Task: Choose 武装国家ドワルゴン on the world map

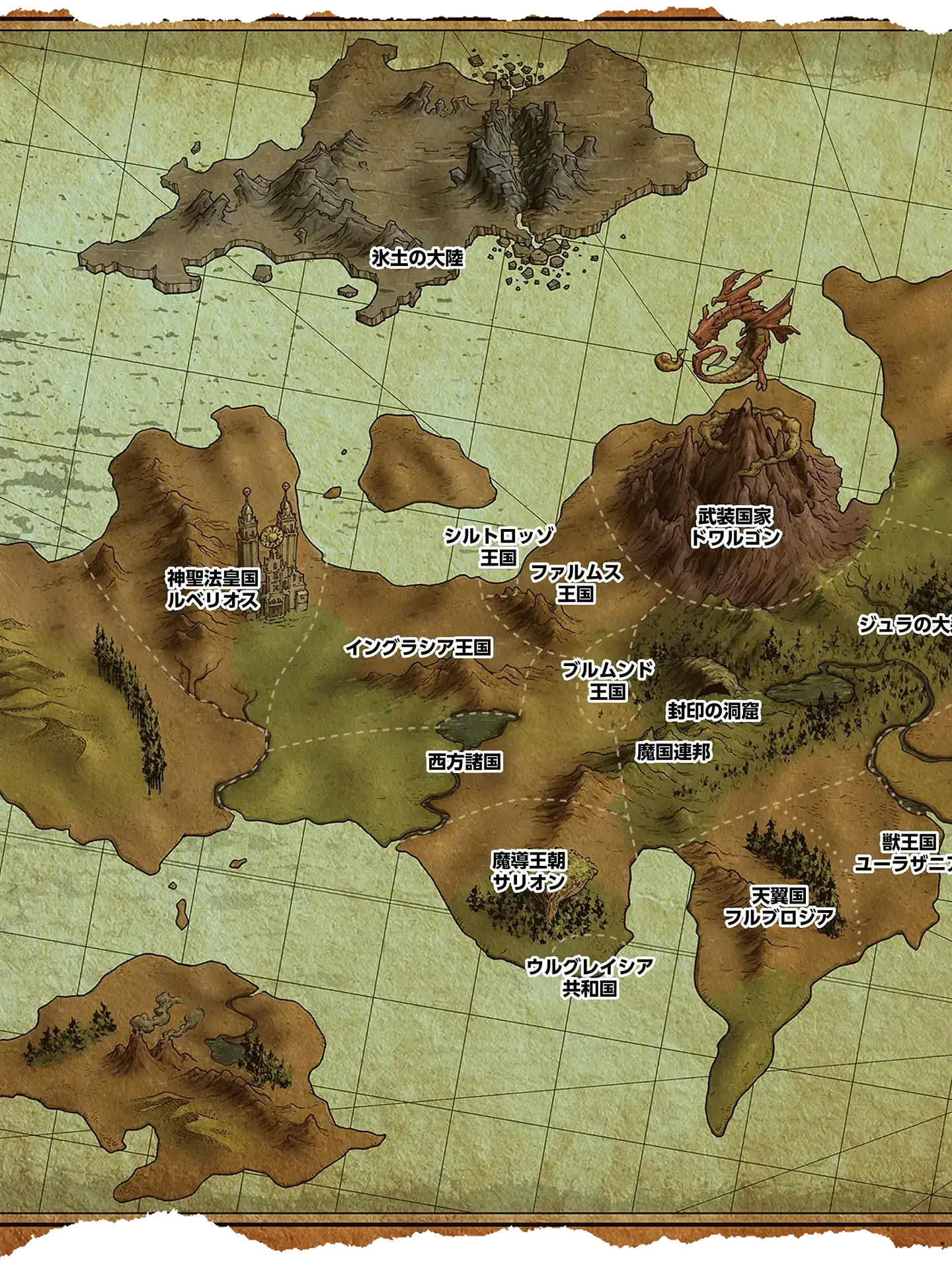Action: (x=734, y=527)
